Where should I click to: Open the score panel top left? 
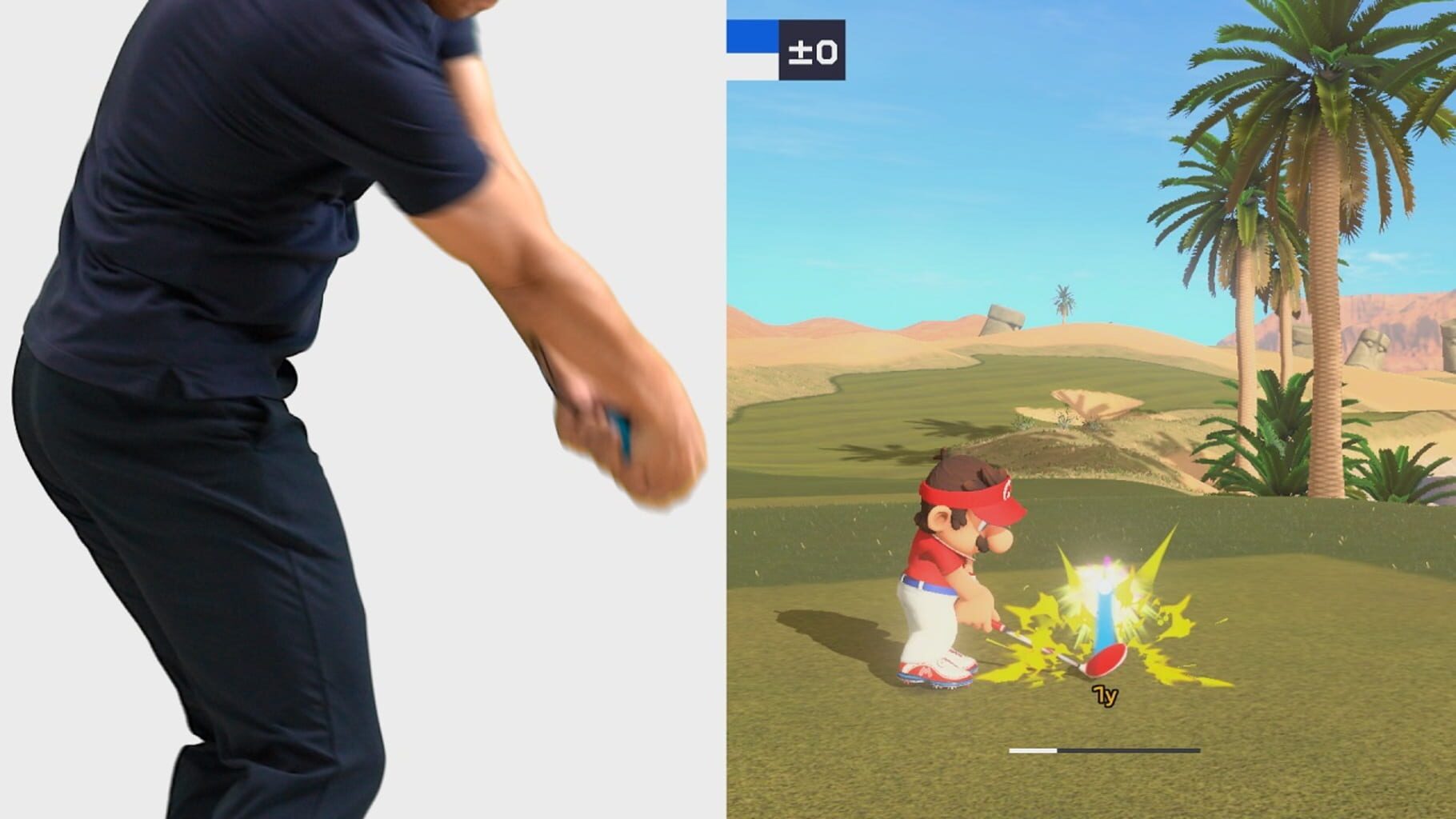784,48
